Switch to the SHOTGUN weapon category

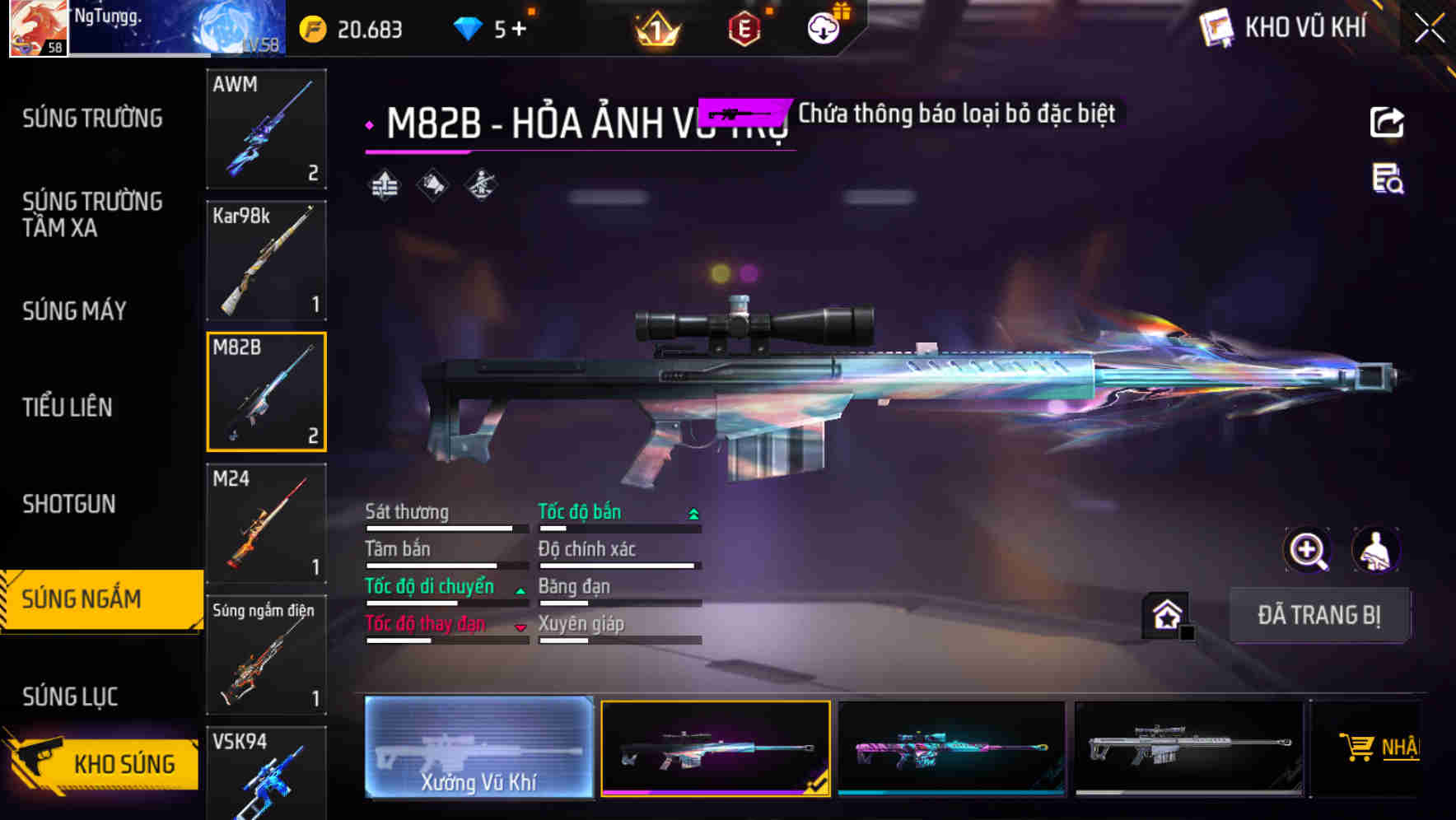tap(69, 504)
